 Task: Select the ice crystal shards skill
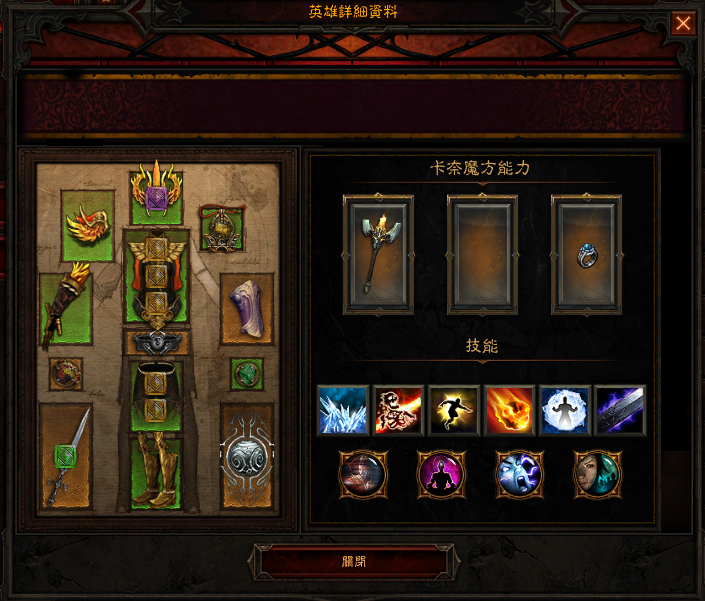[x=342, y=410]
